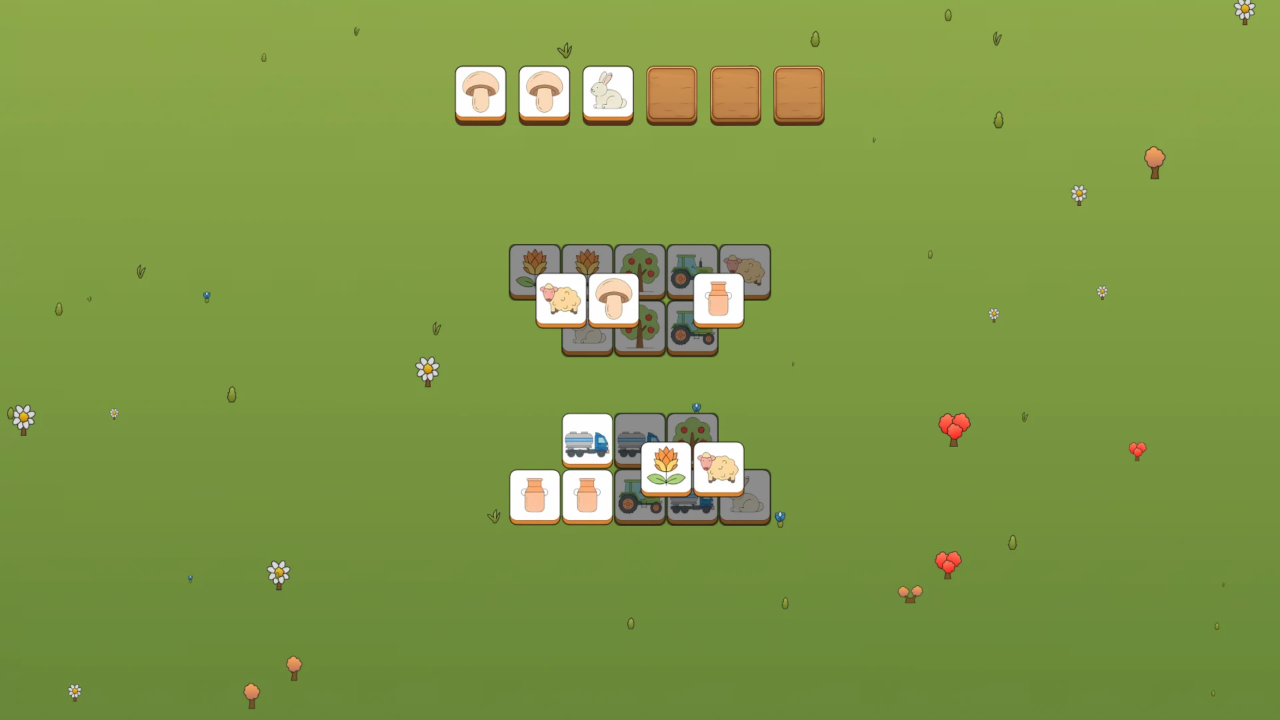Screen dimensions: 1280x720
Task: Click the rightmost empty tray slot
Action: 799,95
